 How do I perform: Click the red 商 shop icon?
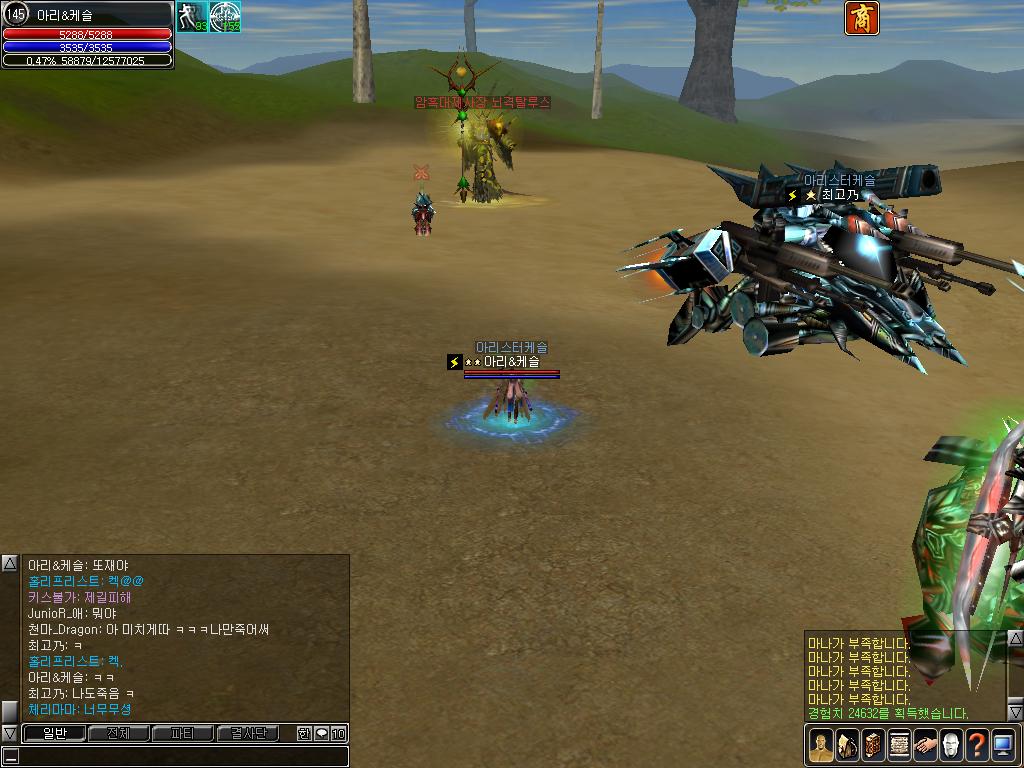[862, 18]
